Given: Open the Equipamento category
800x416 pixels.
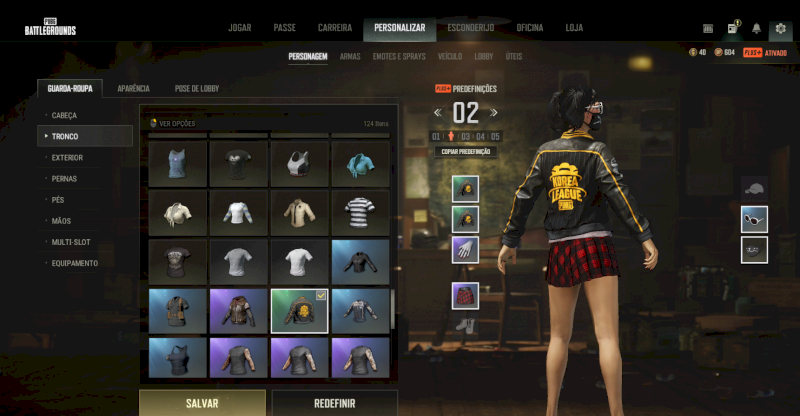Looking at the screenshot, I should point(75,263).
